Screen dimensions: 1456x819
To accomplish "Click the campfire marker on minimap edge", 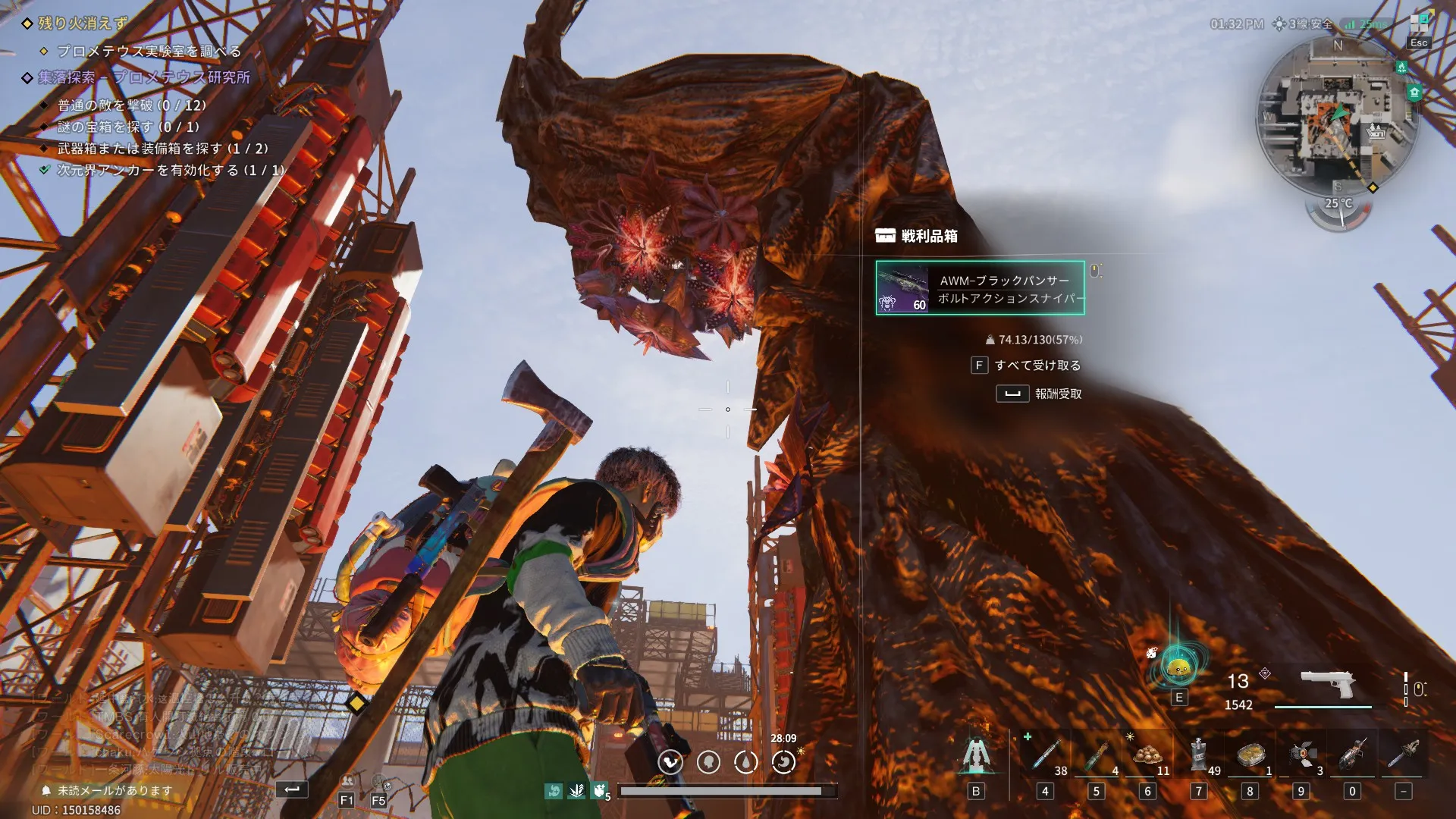I will (x=1401, y=67).
